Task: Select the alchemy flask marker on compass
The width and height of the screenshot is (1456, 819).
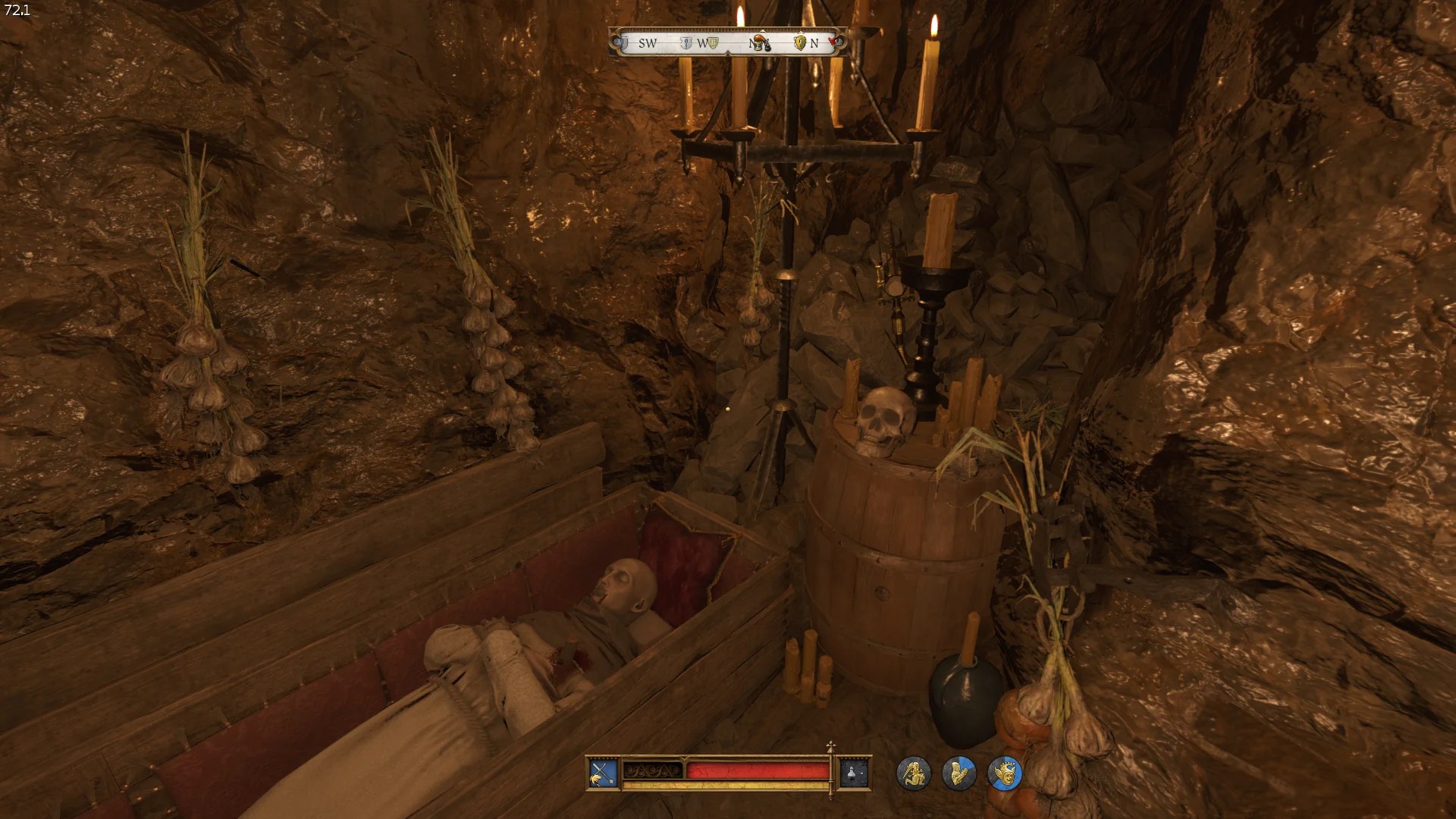Action: (762, 42)
